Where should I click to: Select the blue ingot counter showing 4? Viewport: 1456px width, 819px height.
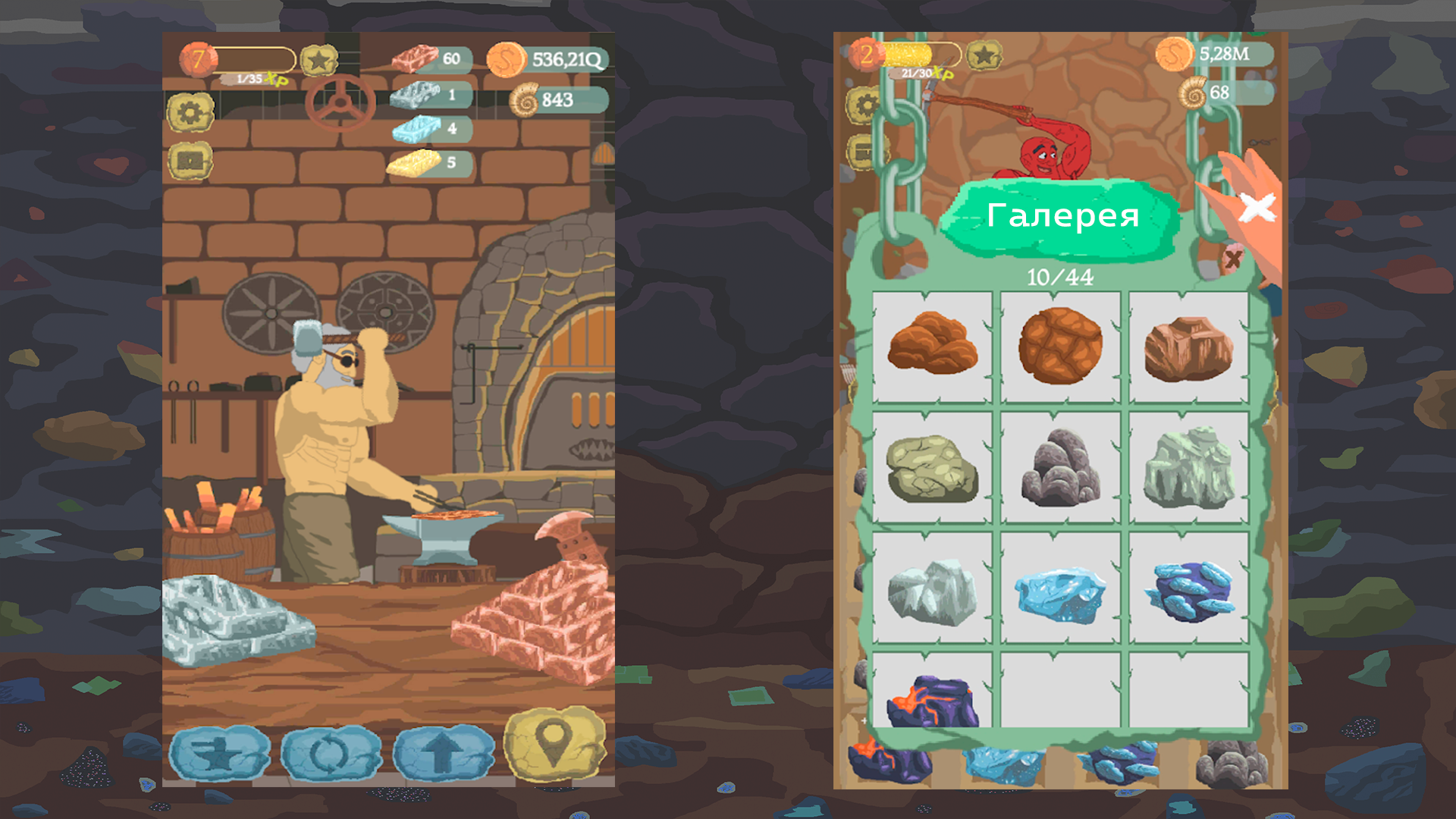point(425,128)
